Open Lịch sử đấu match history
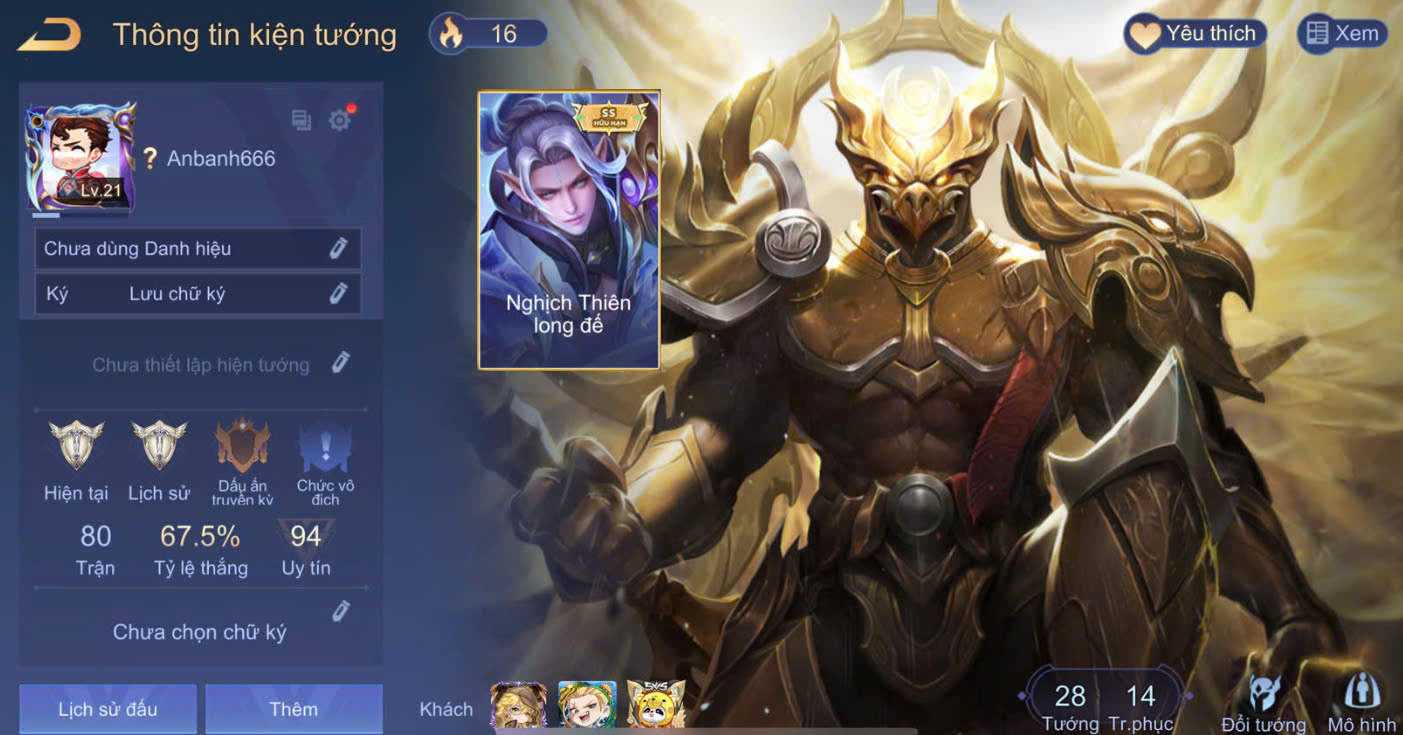 point(107,709)
